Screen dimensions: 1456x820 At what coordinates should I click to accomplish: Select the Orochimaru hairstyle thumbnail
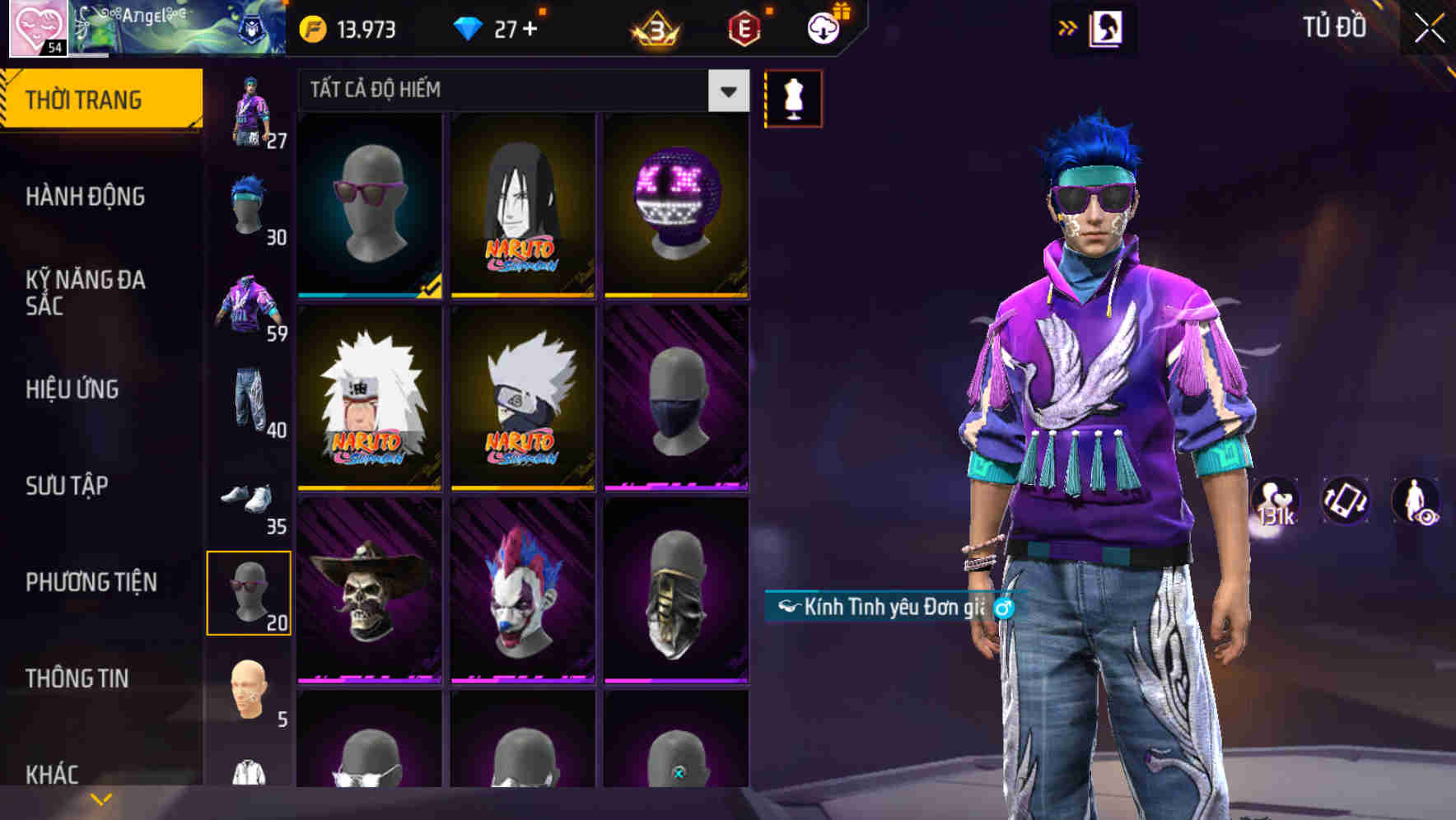pos(521,206)
